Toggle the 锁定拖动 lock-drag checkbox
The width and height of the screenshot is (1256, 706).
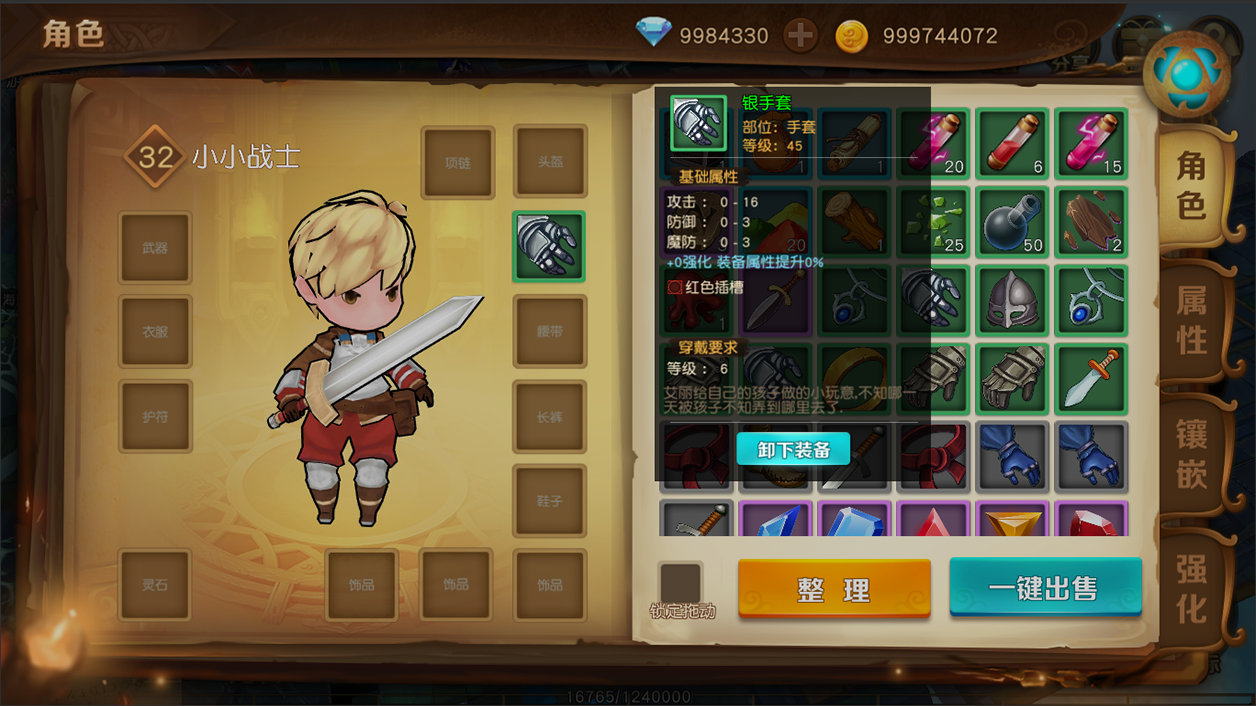(x=680, y=584)
